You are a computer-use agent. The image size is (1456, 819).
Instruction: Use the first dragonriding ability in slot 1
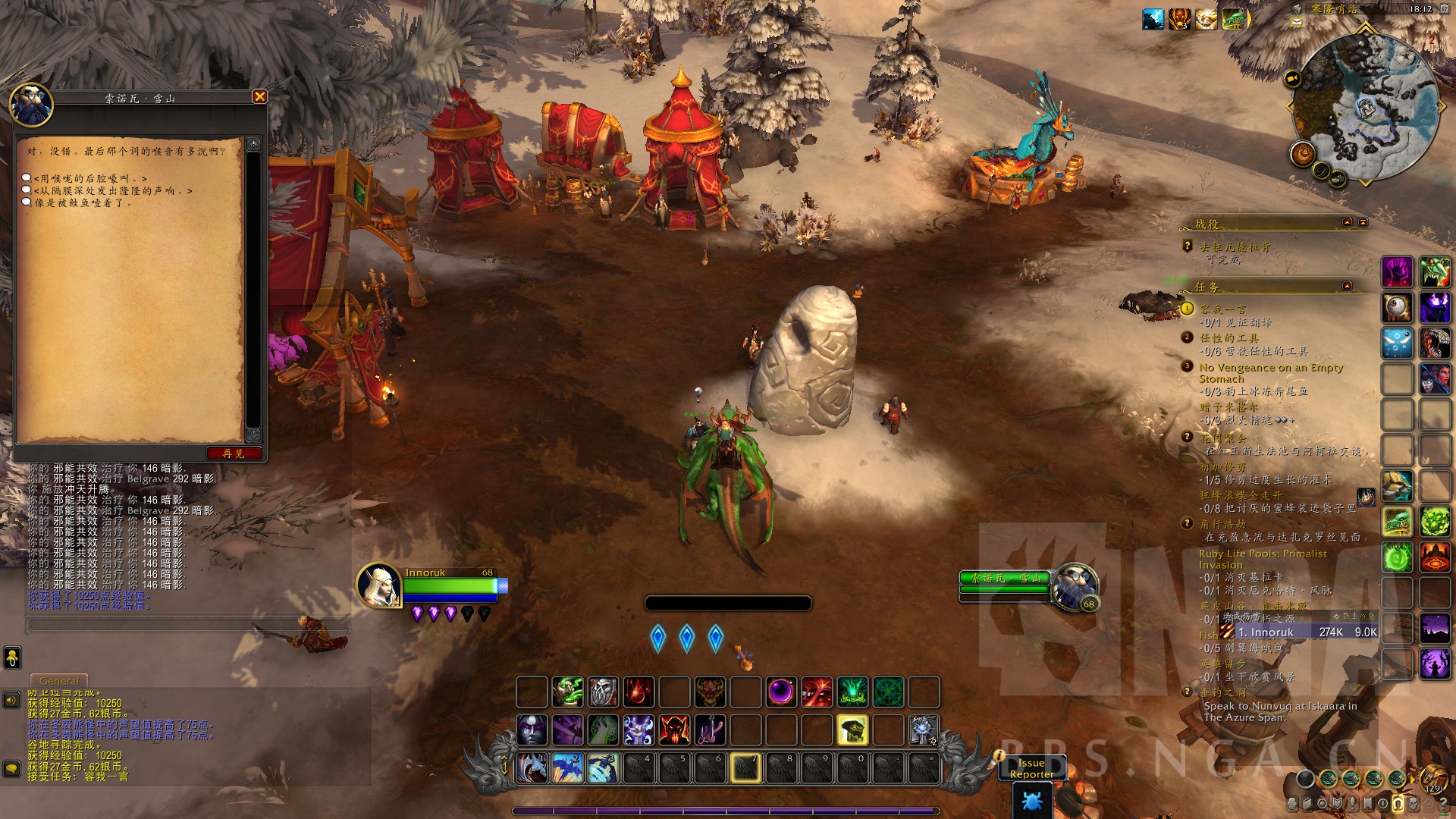(532, 767)
